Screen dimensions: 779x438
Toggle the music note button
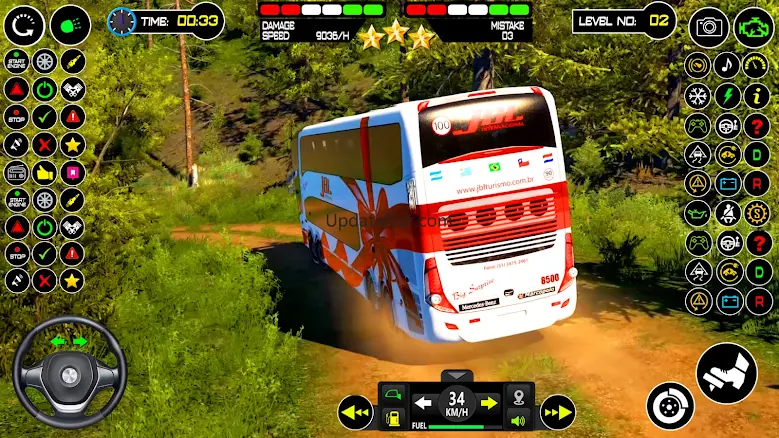727,66
